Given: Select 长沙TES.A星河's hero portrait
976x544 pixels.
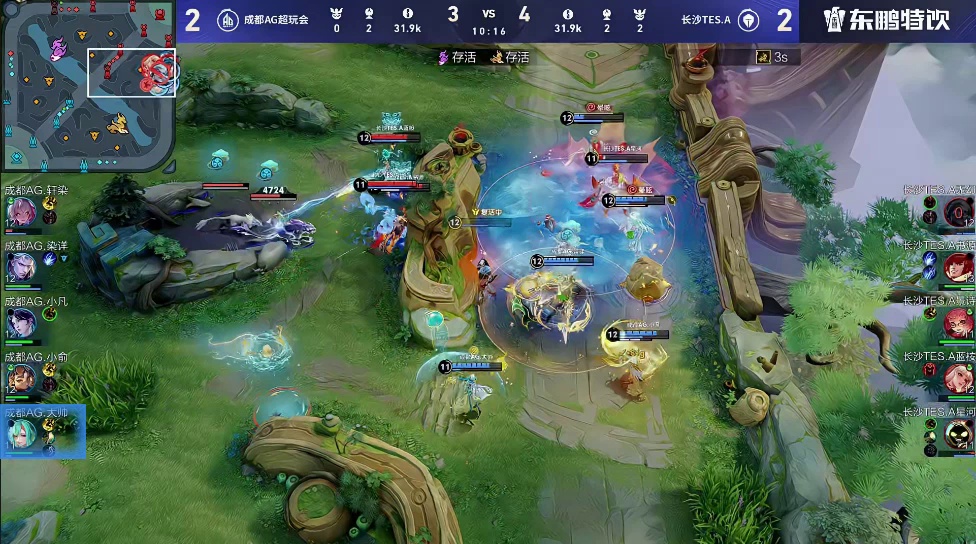Looking at the screenshot, I should click(x=958, y=434).
